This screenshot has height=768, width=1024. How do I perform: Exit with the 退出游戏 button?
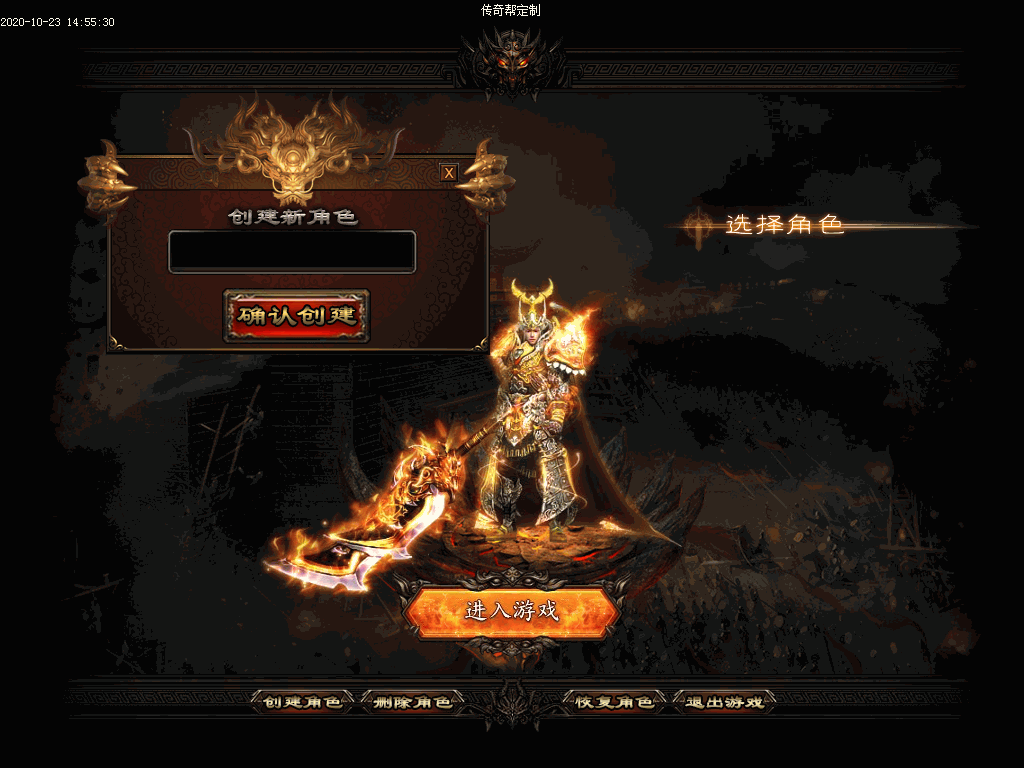click(724, 702)
